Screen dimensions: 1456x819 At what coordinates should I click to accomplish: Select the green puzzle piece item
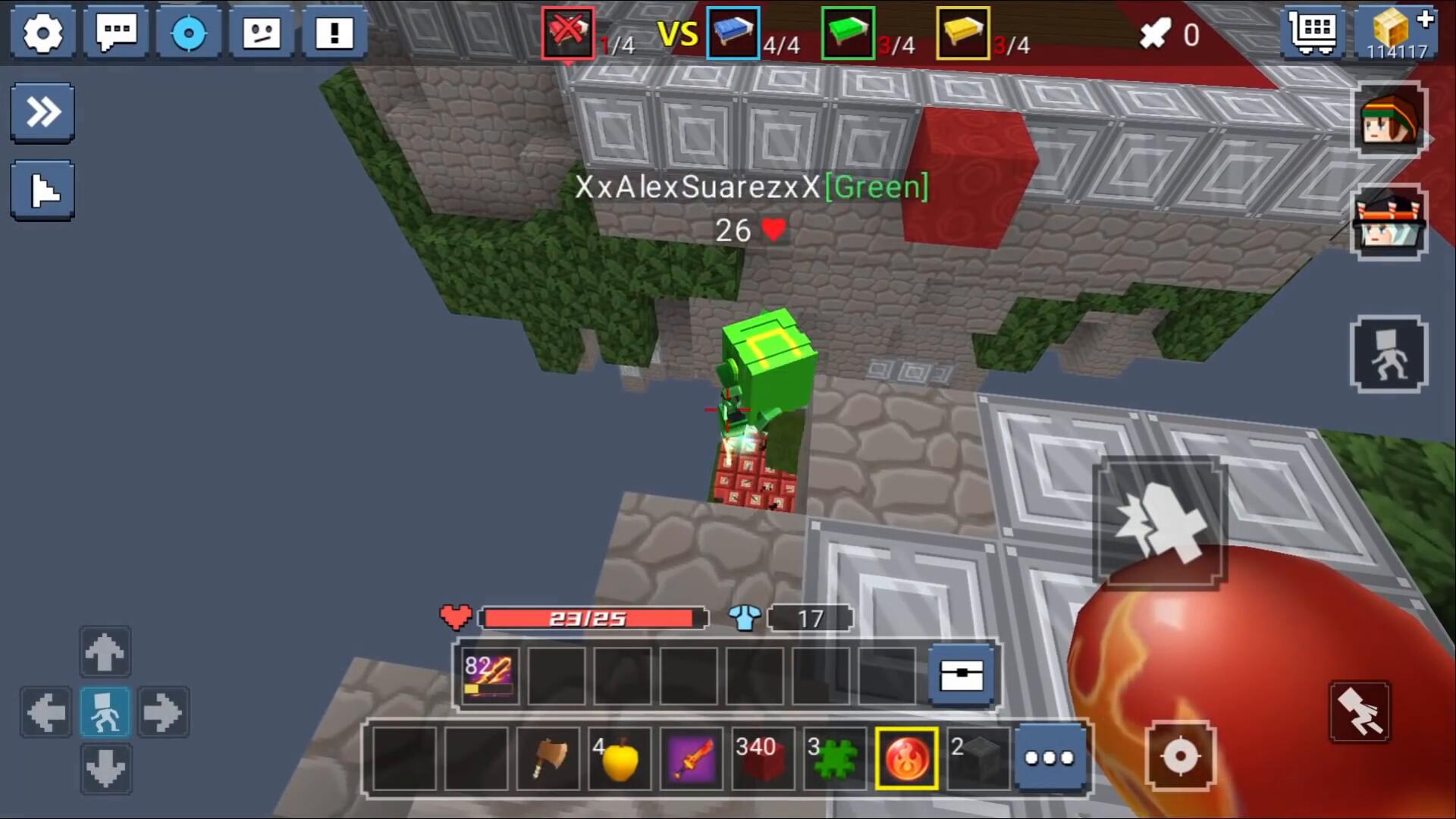(x=833, y=758)
